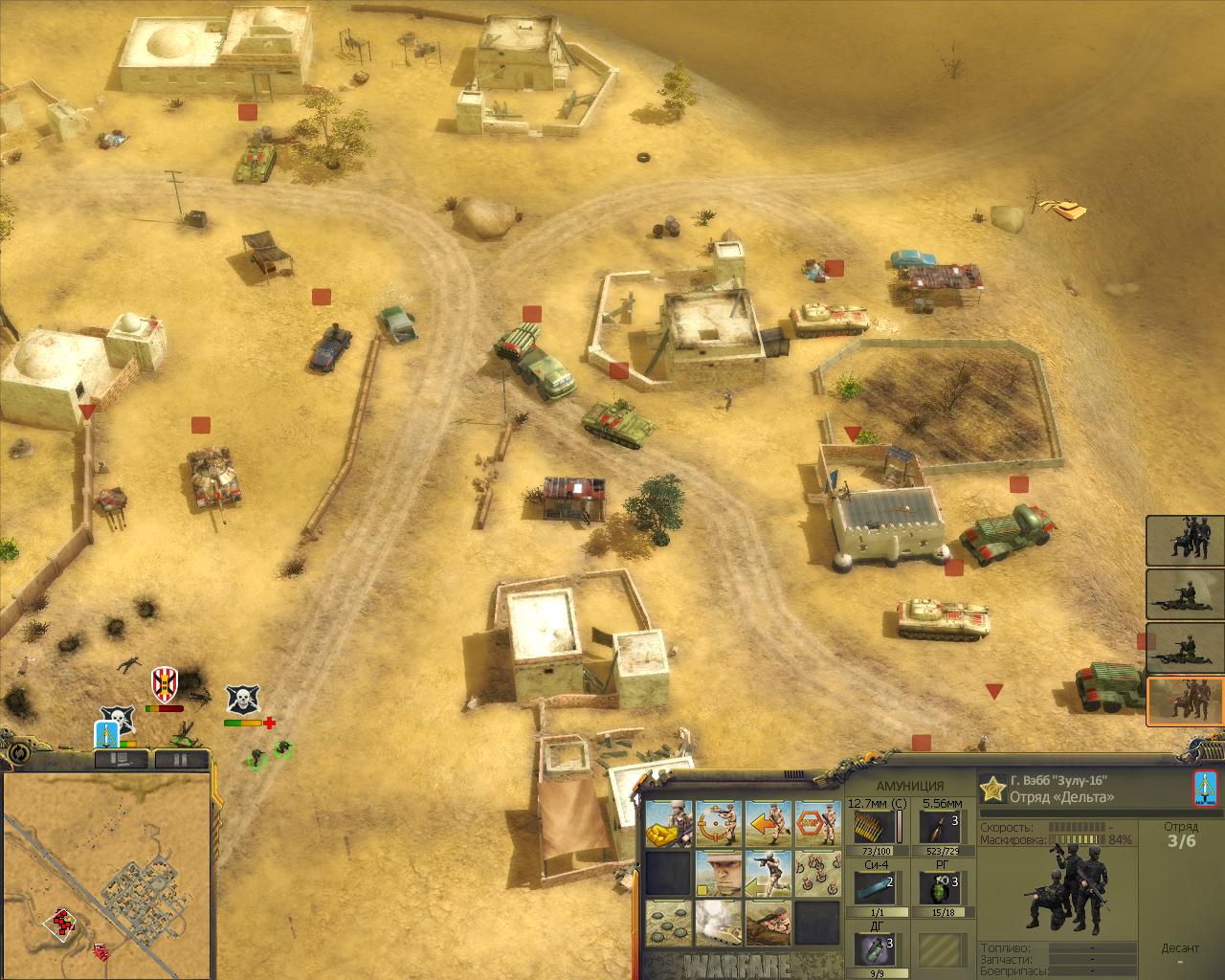The width and height of the screenshot is (1225, 980).
Task: Pick the РГ grenade slot
Action: 941,887
